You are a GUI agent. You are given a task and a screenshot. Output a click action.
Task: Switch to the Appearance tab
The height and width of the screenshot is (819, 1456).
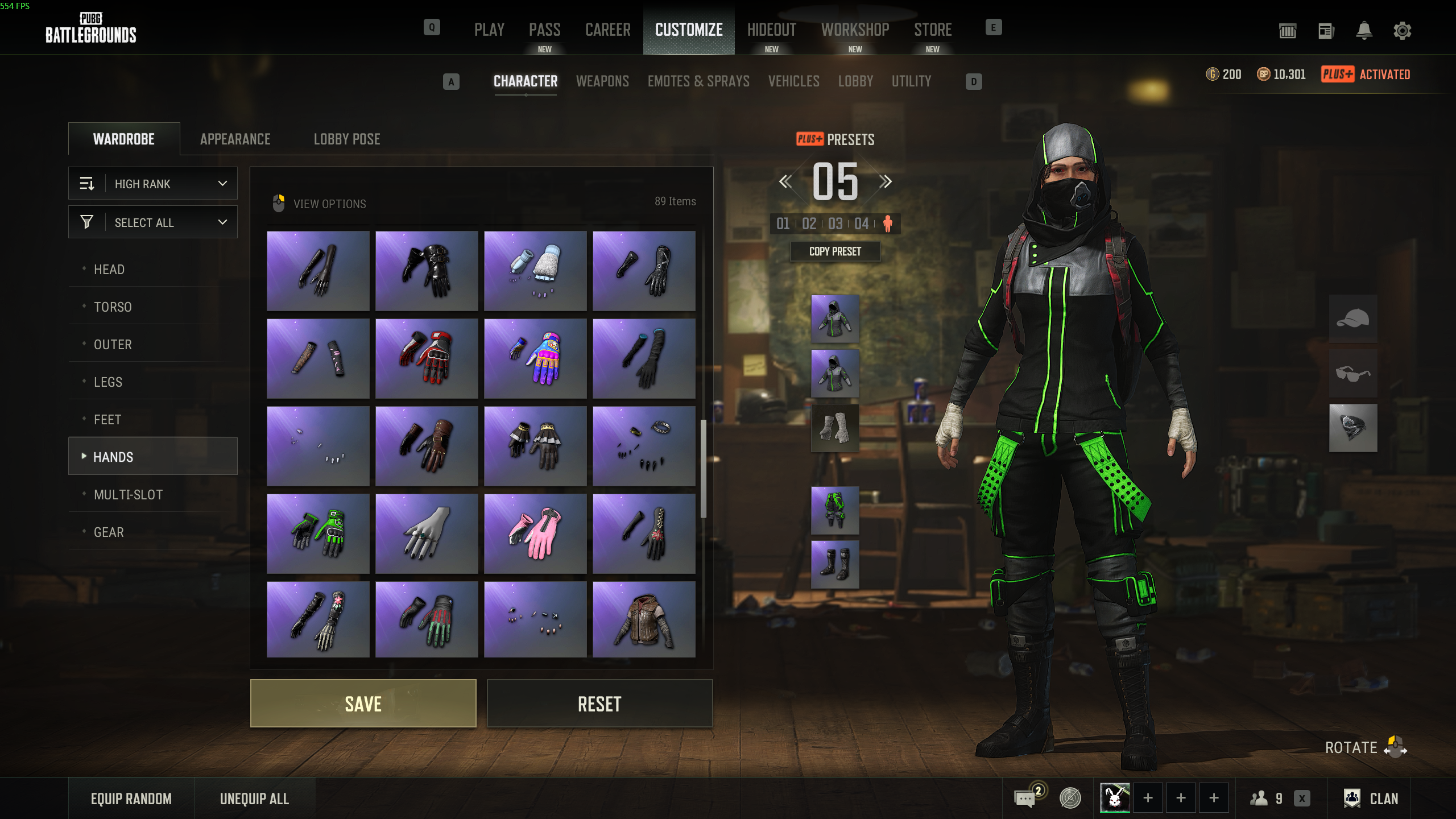point(235,139)
